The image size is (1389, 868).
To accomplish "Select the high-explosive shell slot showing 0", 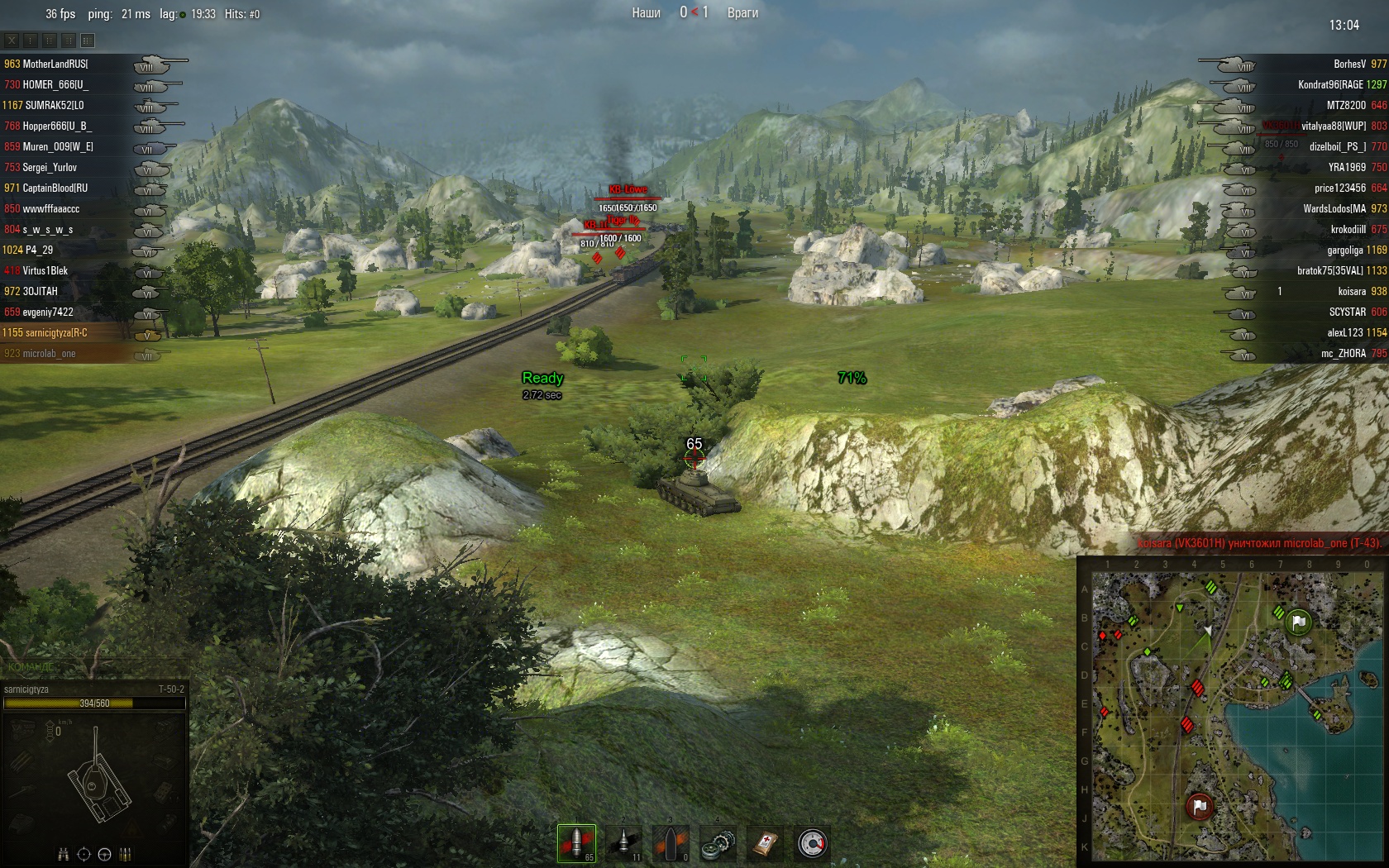I will [671, 843].
